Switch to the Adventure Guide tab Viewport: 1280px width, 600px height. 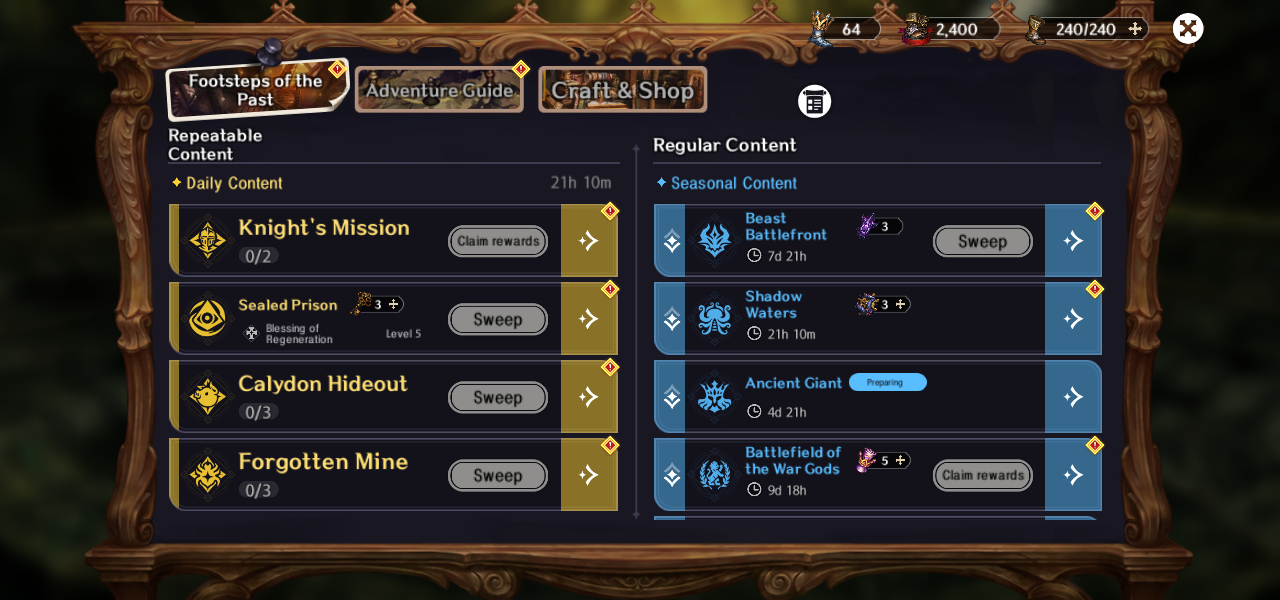pyautogui.click(x=439, y=90)
